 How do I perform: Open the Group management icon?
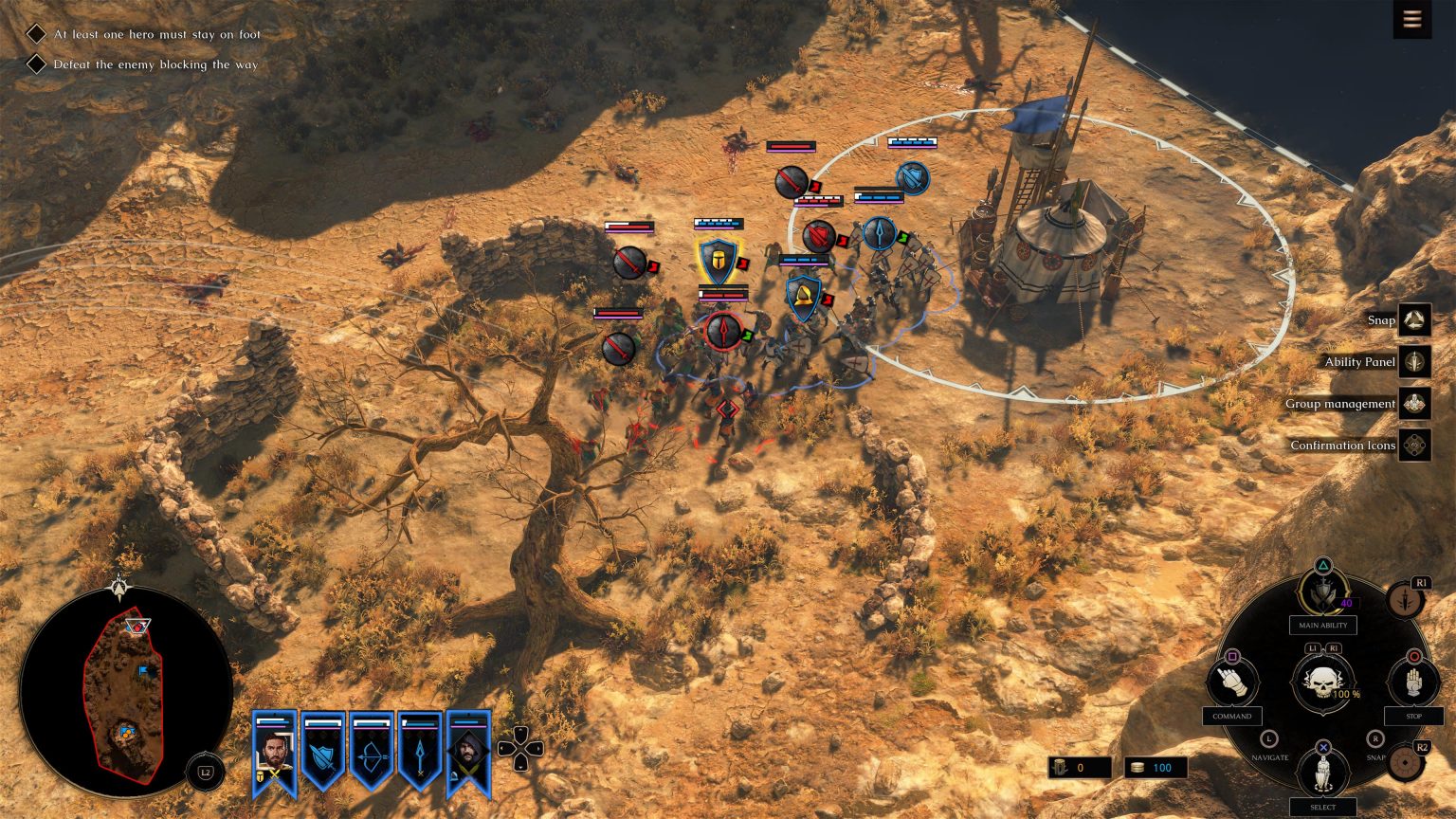[1412, 403]
